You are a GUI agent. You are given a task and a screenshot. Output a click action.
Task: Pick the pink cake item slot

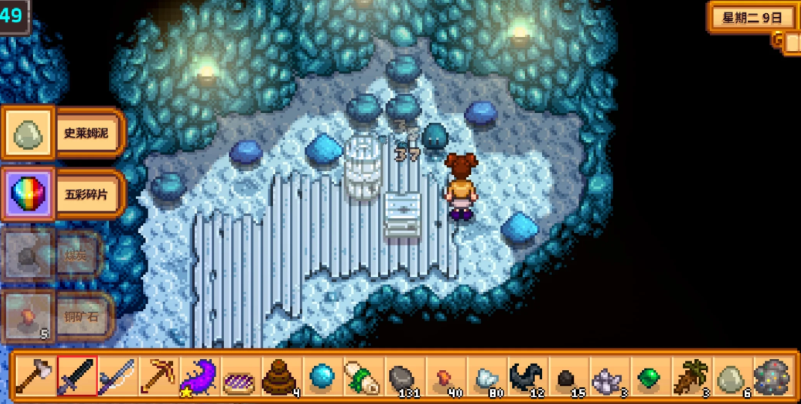click(239, 377)
